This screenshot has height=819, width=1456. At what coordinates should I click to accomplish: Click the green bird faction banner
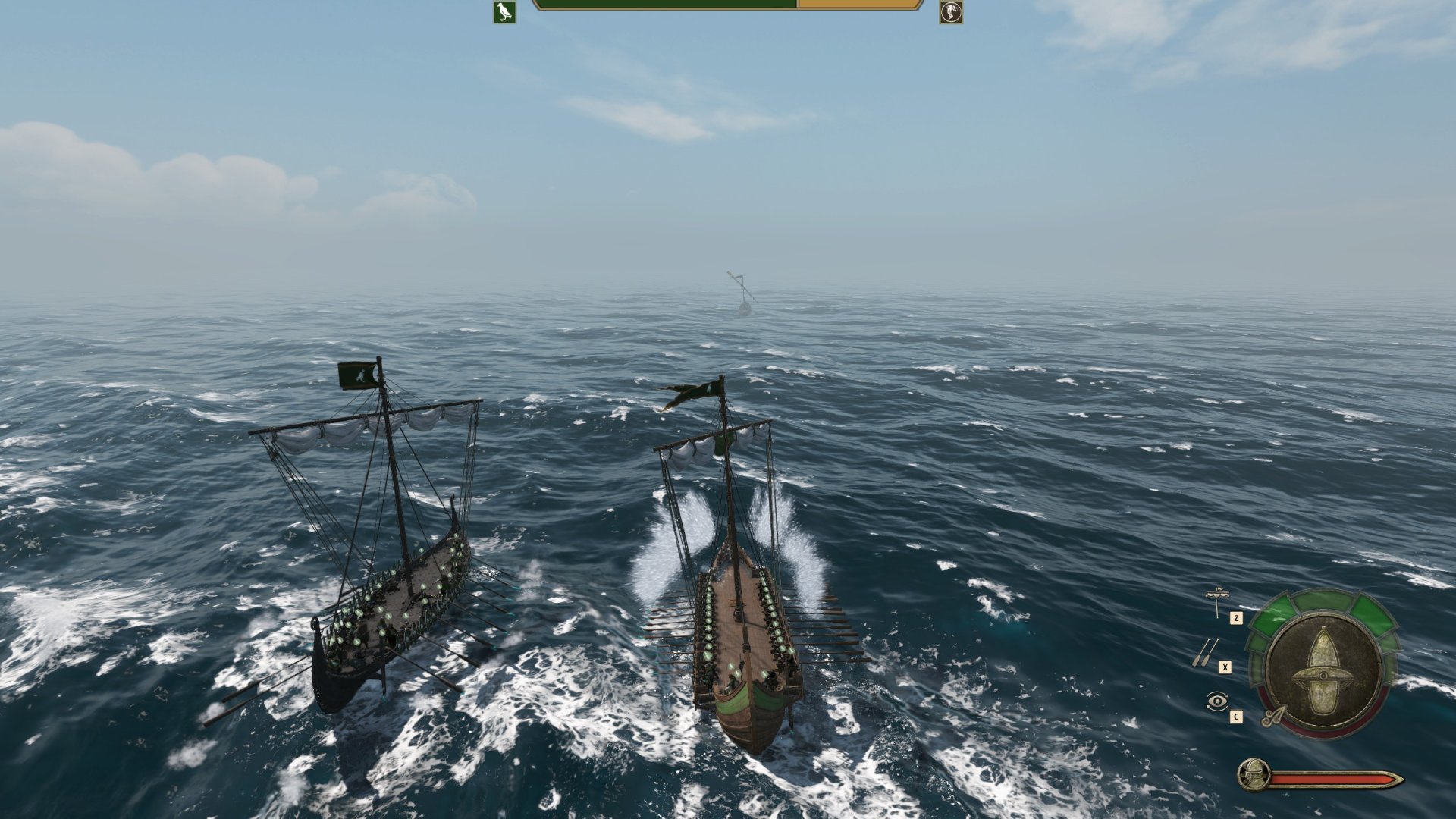(504, 12)
